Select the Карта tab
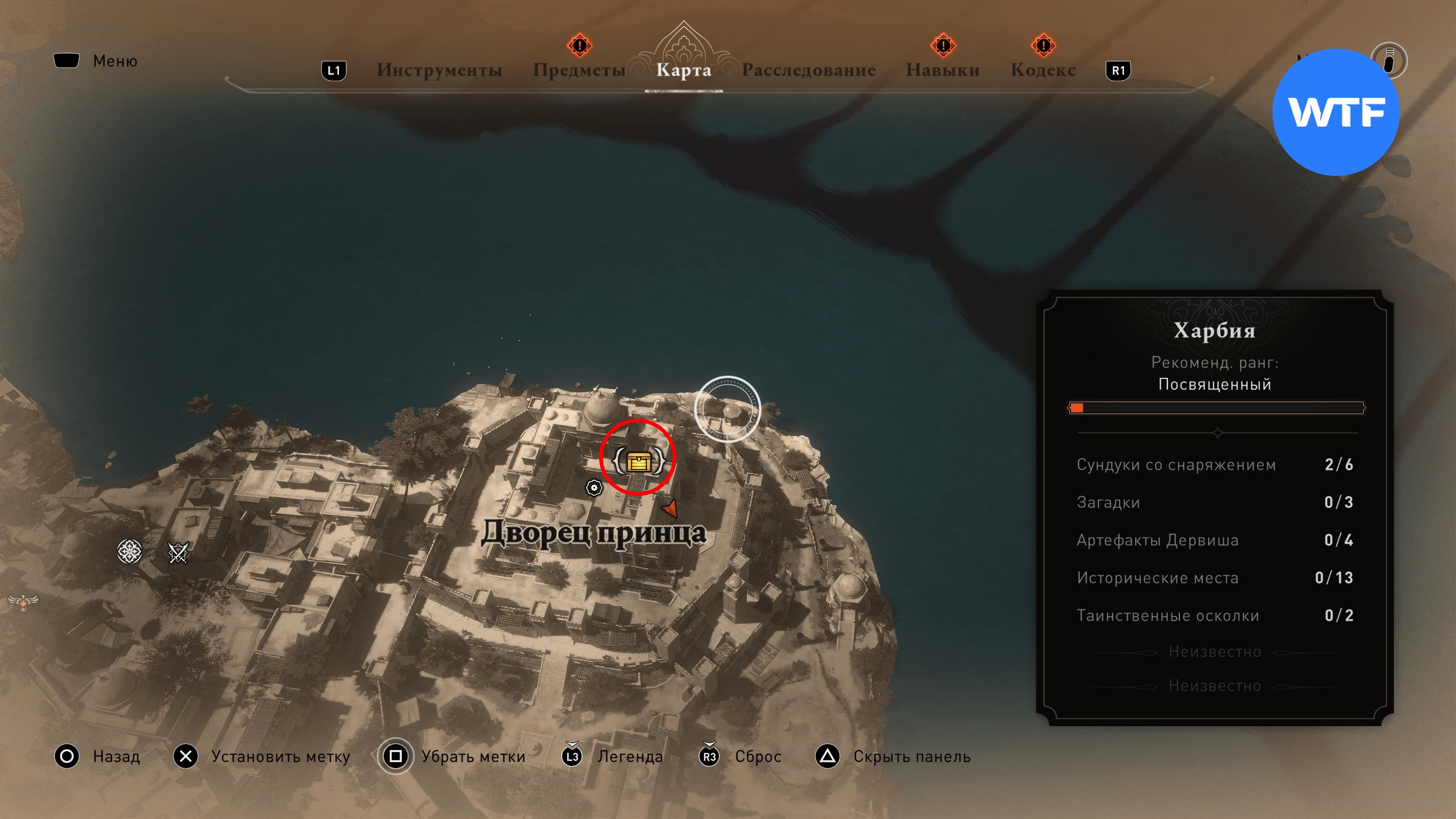The width and height of the screenshot is (1456, 819). coord(683,70)
